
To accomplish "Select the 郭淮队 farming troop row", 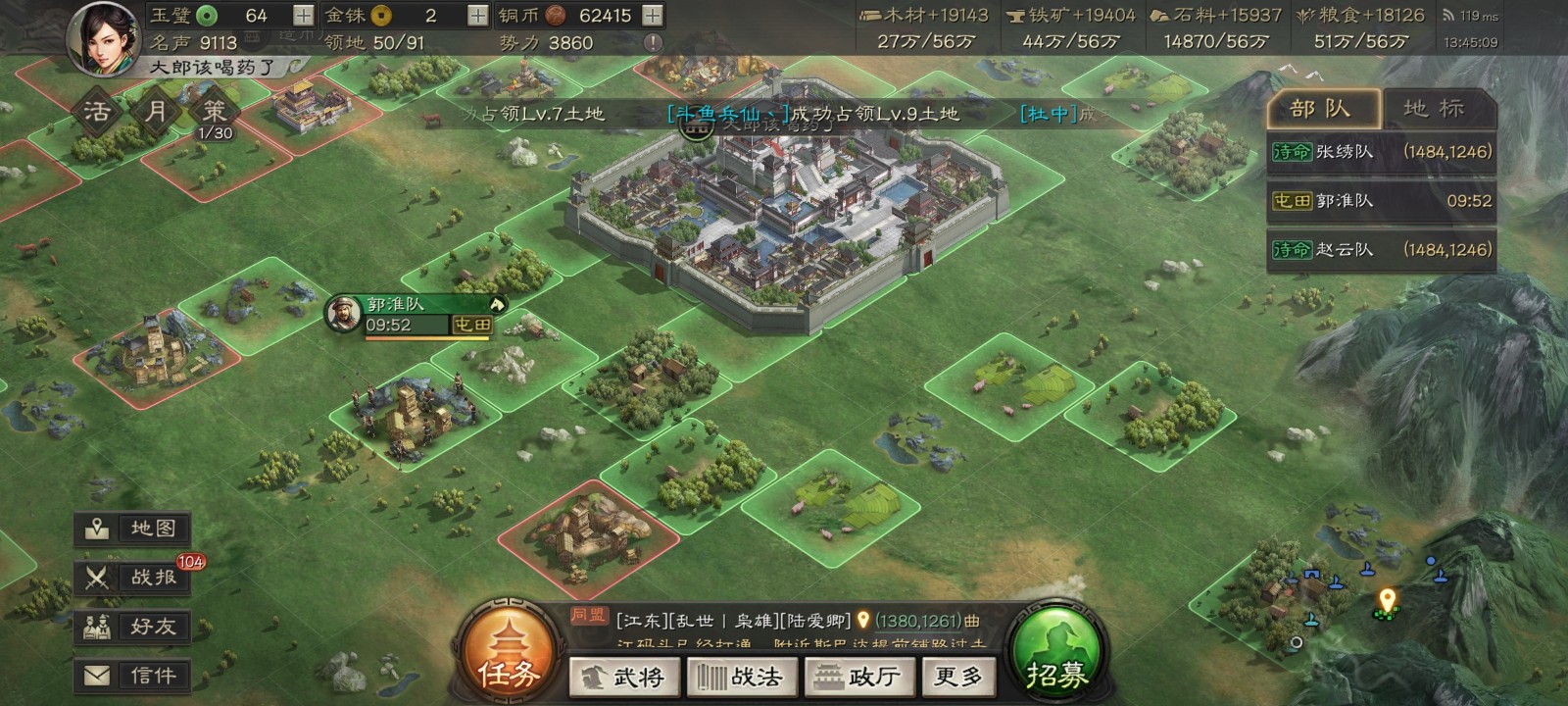I will (x=1381, y=201).
